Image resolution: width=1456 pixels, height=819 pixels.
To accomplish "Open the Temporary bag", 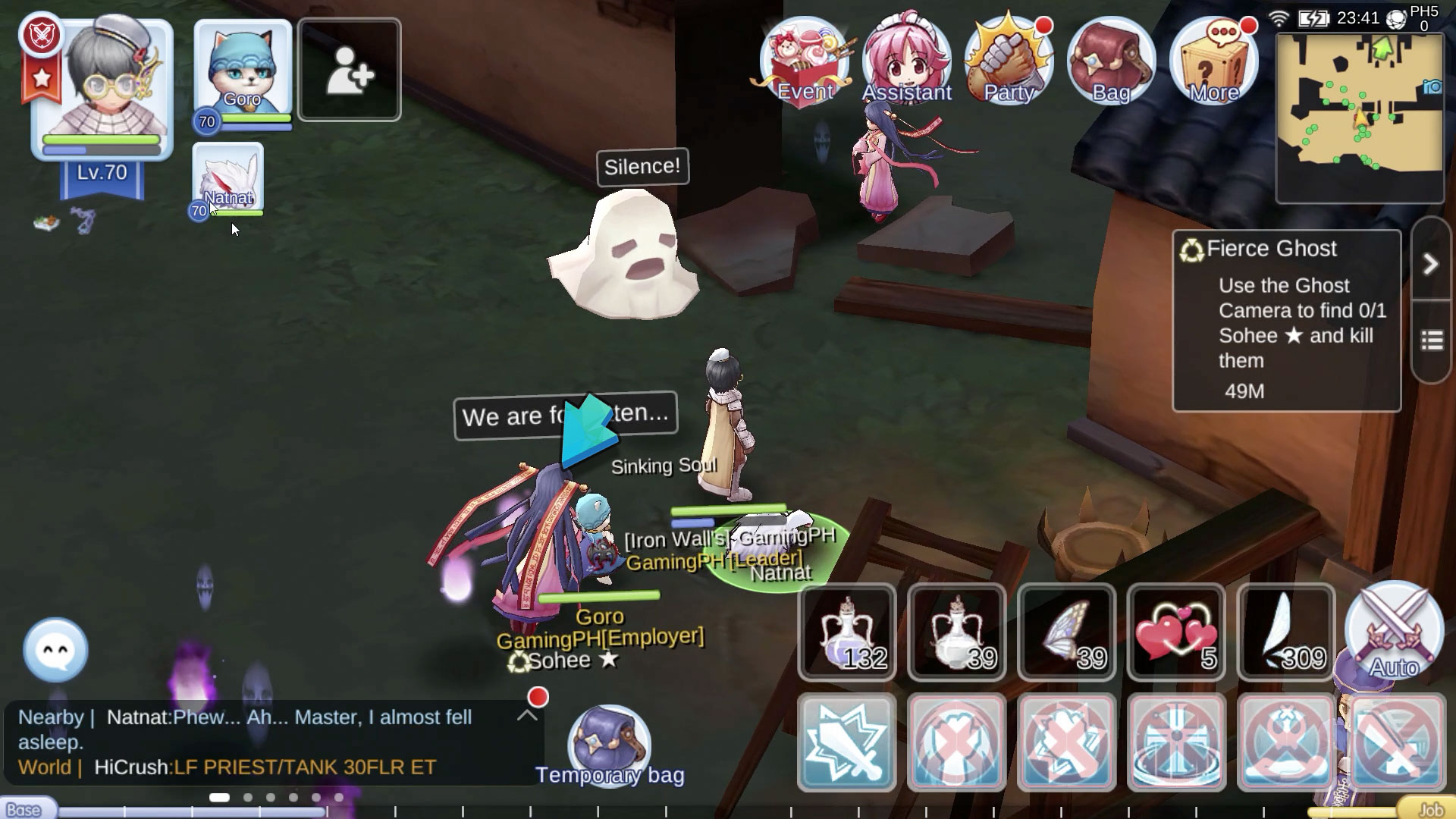I will coord(610,747).
